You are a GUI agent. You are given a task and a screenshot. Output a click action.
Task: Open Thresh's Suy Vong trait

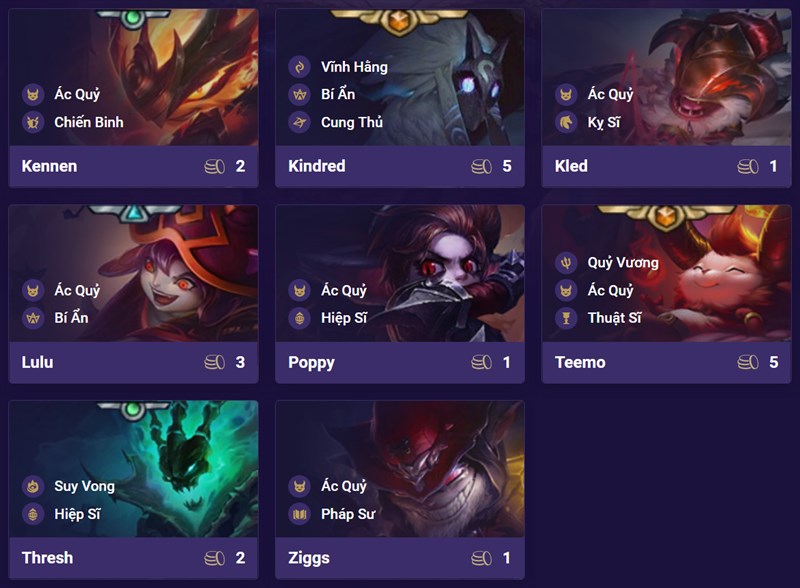84,487
